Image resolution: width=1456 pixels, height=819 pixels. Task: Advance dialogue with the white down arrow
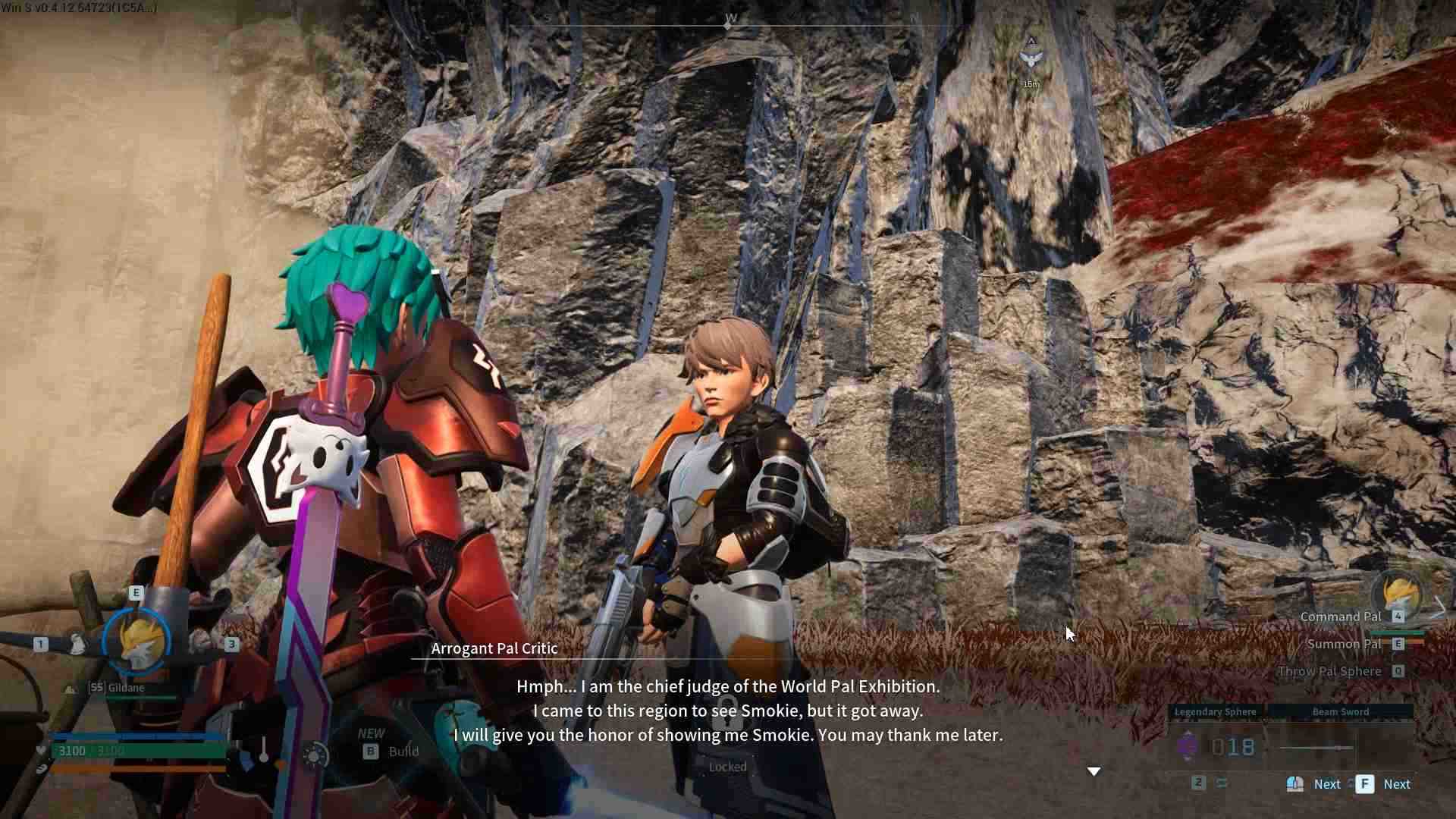pyautogui.click(x=1094, y=771)
